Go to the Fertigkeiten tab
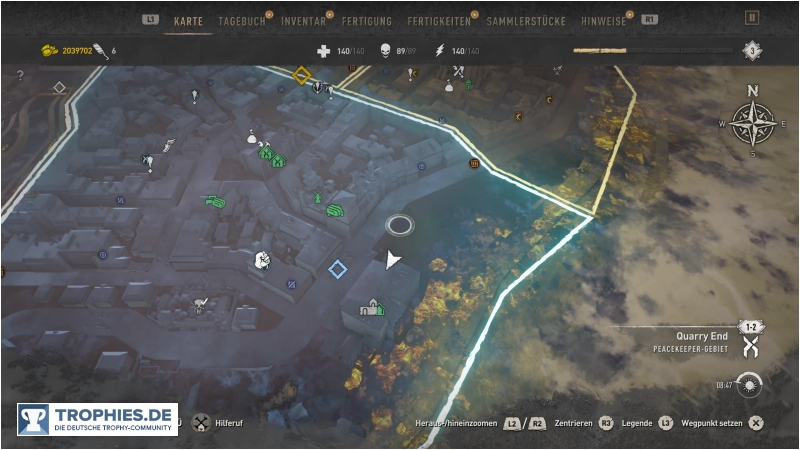Image resolution: width=800 pixels, height=450 pixels. click(x=439, y=20)
